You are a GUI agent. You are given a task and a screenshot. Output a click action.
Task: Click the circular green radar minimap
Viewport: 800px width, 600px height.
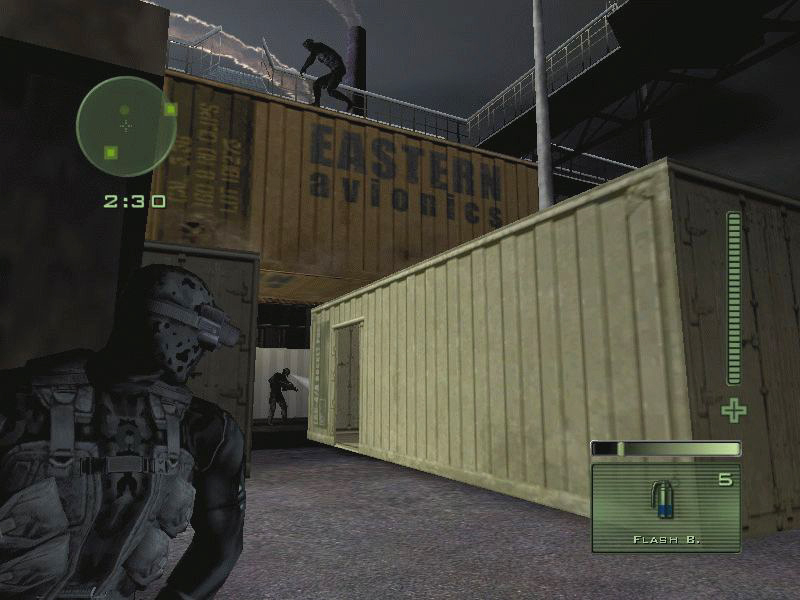126,126
